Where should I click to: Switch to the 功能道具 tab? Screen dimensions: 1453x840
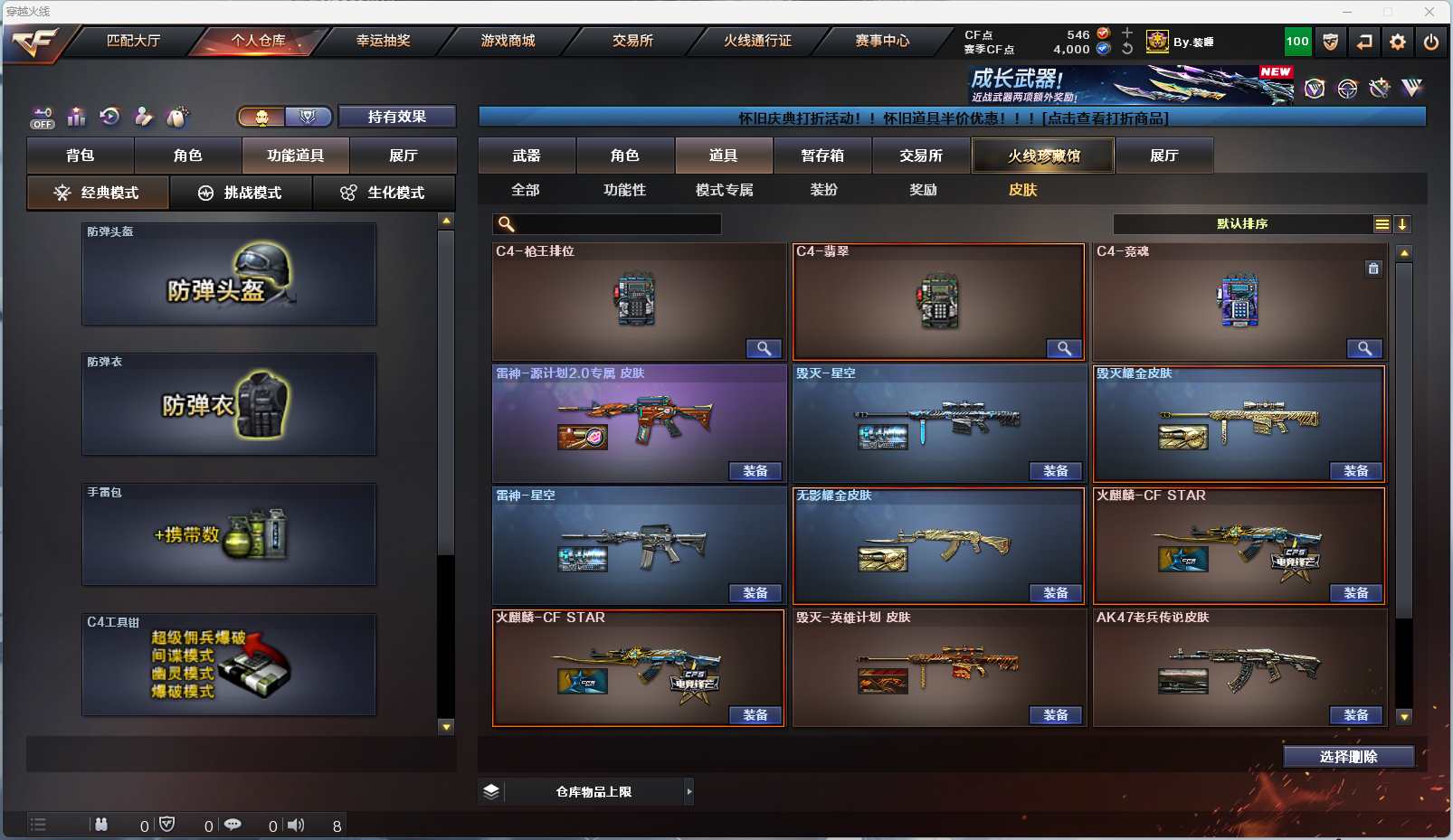(x=295, y=156)
